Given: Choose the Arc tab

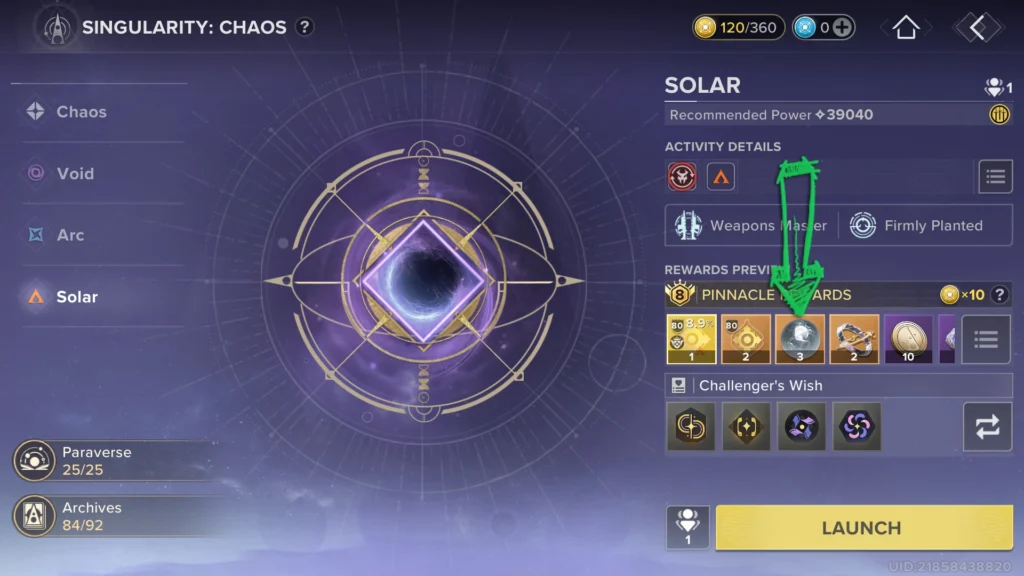Looking at the screenshot, I should pyautogui.click(x=70, y=235).
